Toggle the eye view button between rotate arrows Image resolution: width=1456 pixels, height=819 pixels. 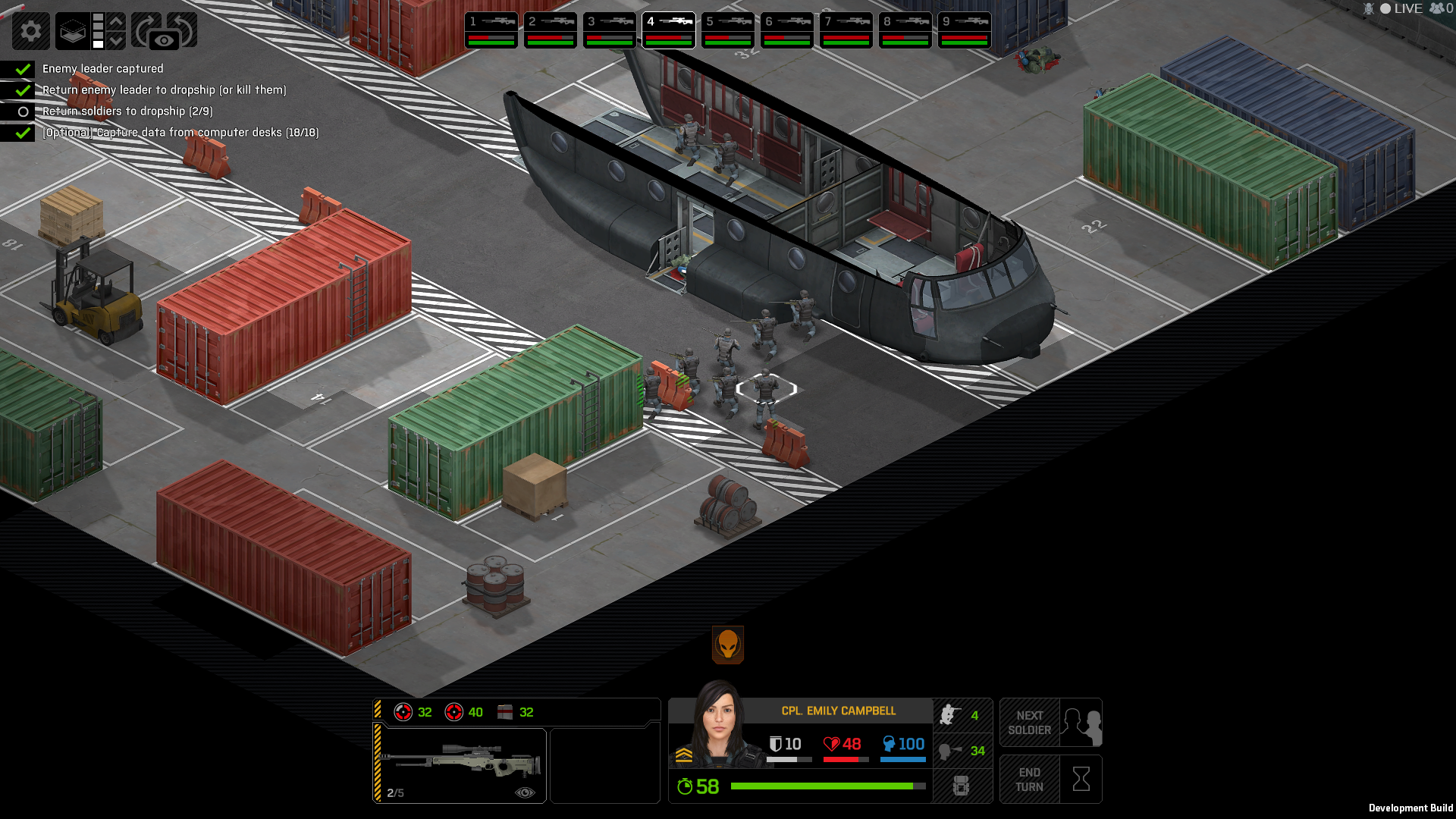[x=164, y=40]
